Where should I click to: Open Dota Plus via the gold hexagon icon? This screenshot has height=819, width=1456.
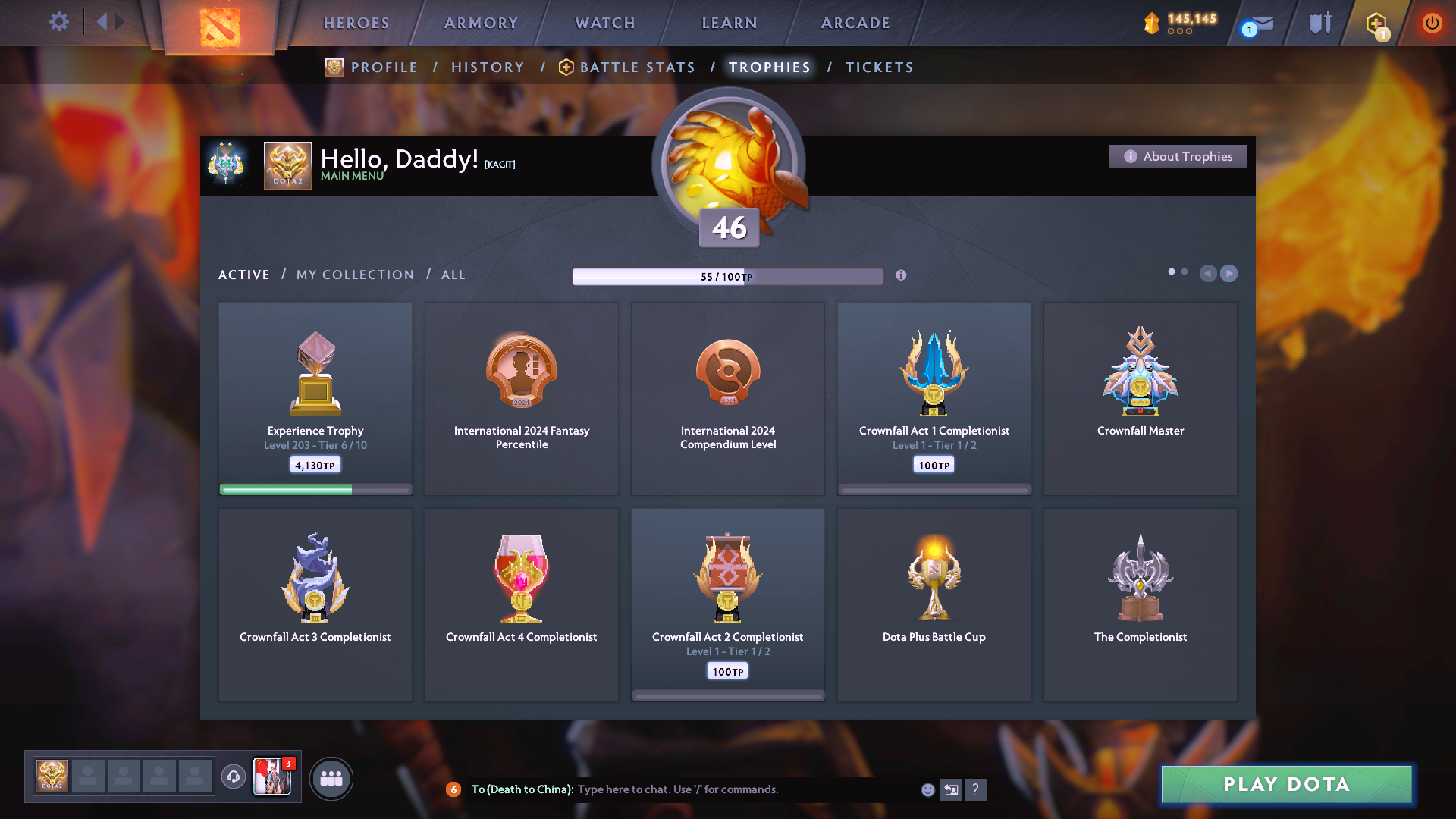(1376, 23)
